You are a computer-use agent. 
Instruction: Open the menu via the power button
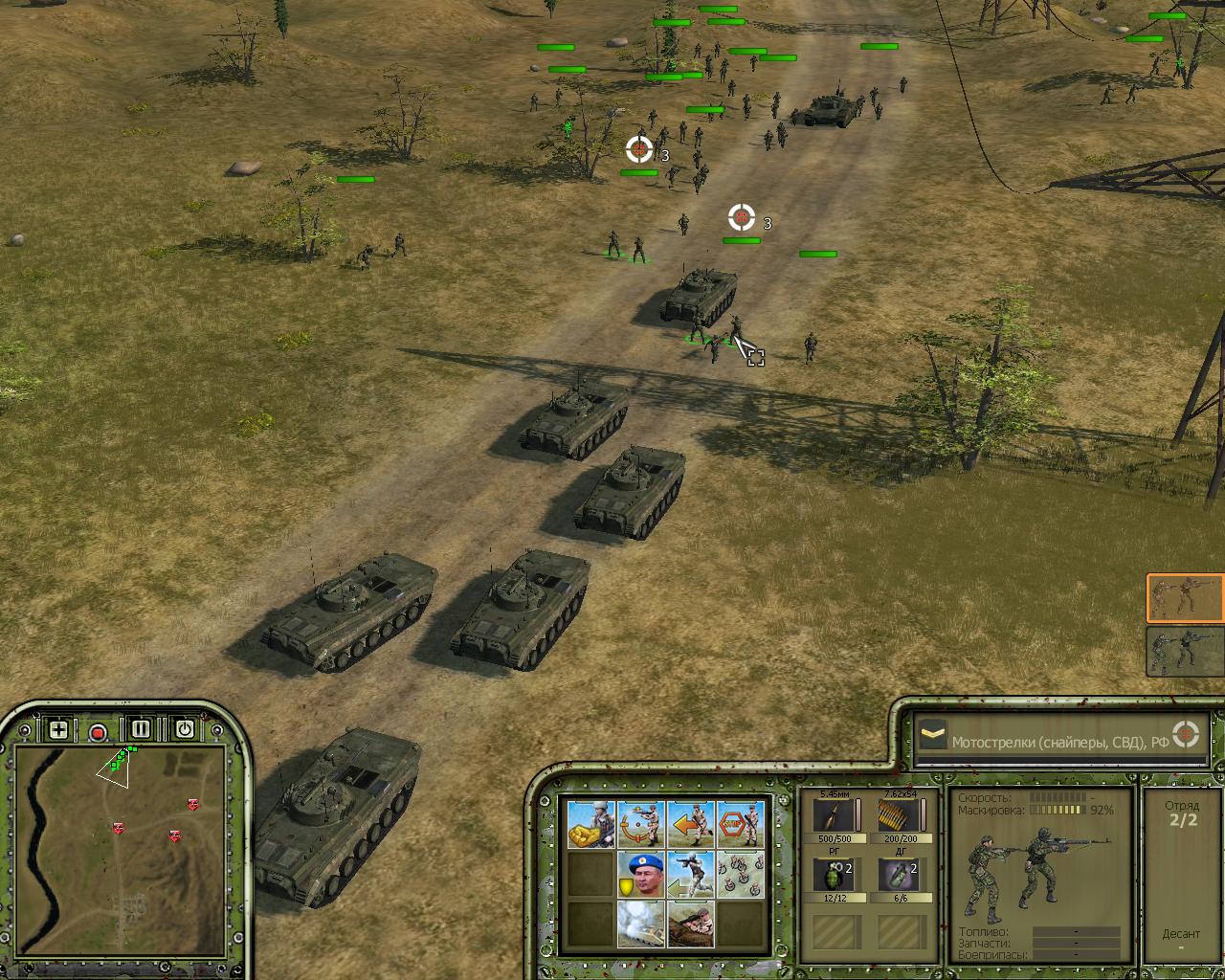click(184, 729)
